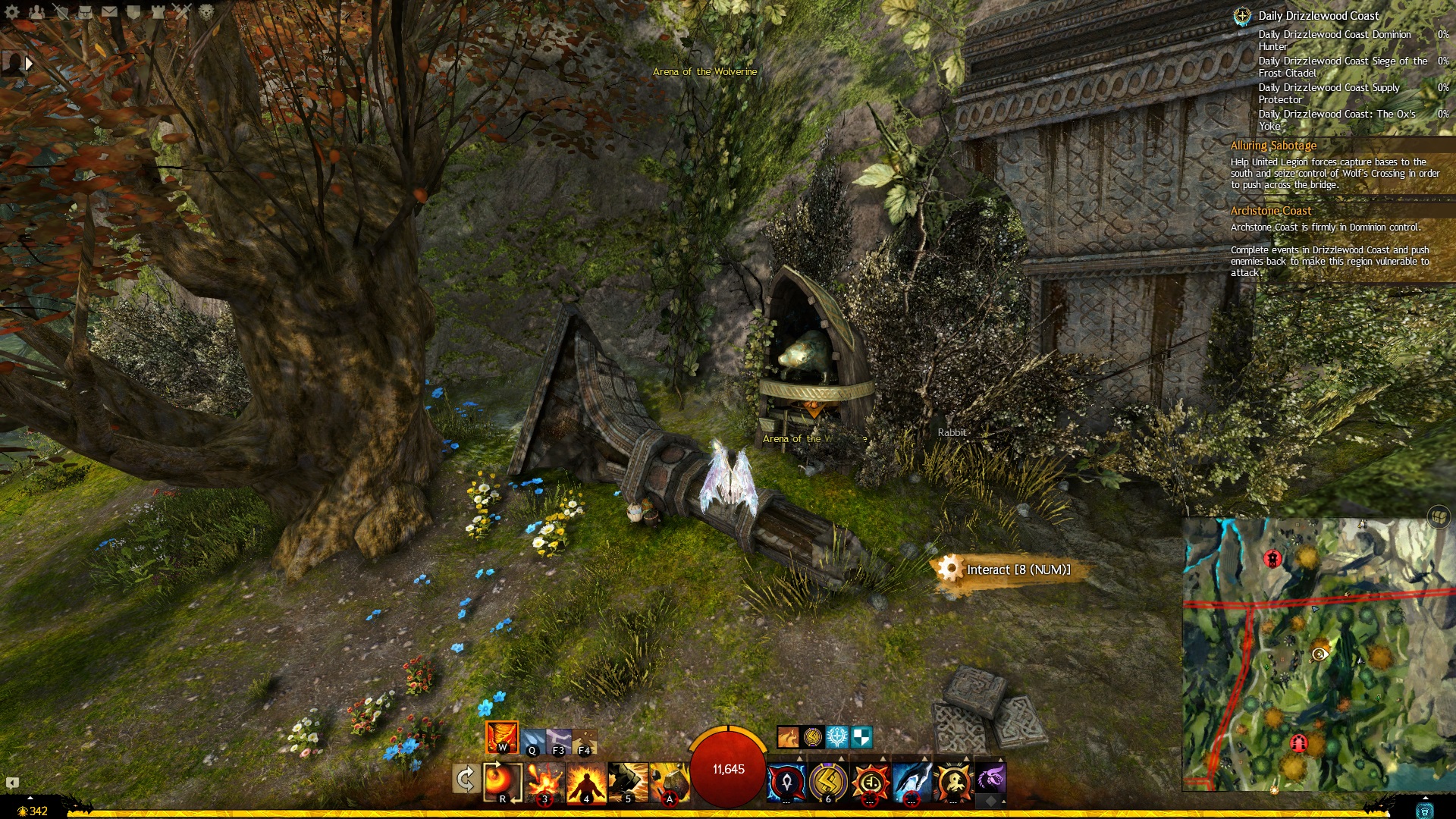Open the Daily Drizzlewood Coast achievement tracker
The height and width of the screenshot is (819, 1456).
click(x=1318, y=16)
